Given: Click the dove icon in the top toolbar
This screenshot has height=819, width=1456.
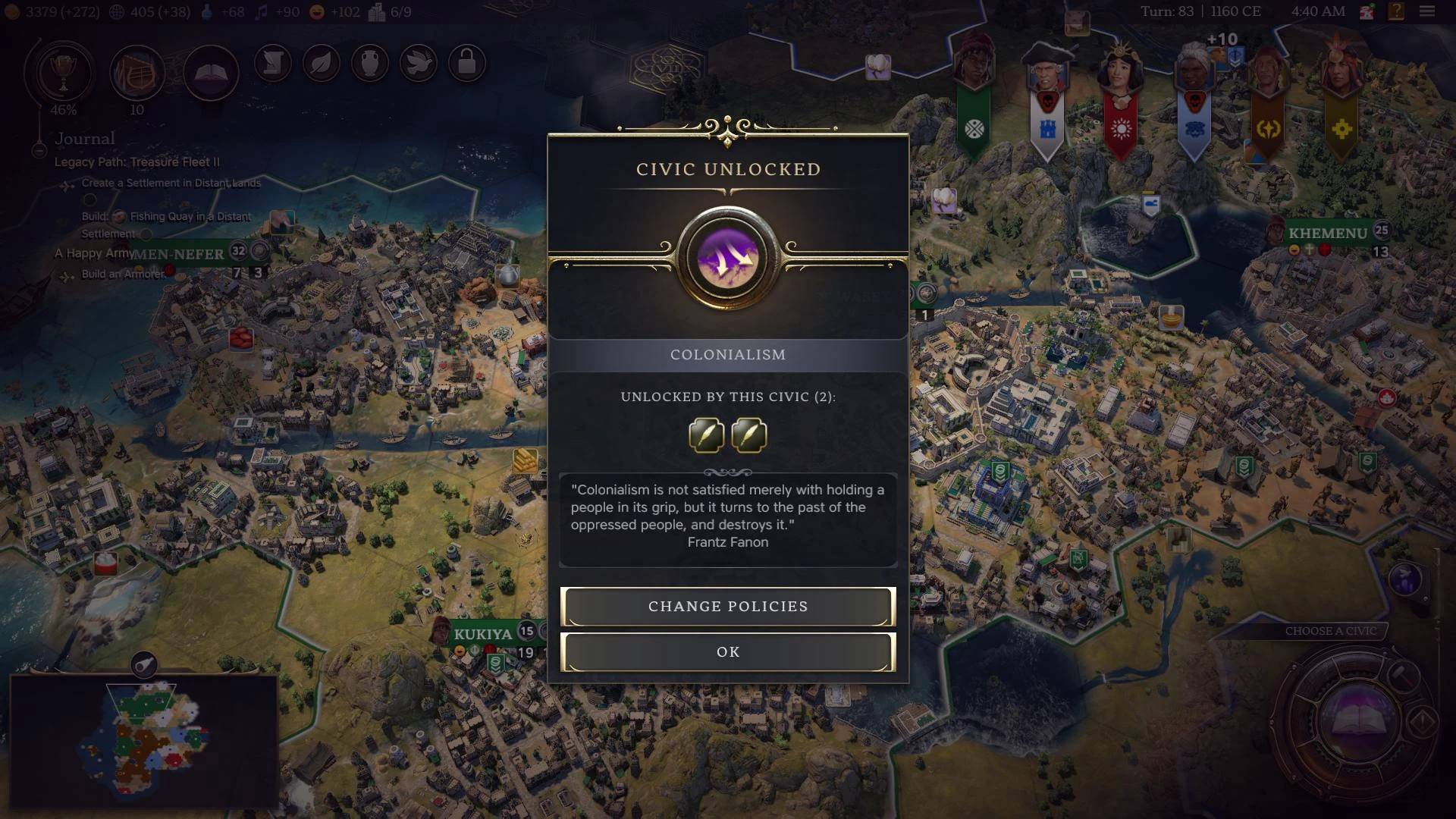Looking at the screenshot, I should pos(418,64).
